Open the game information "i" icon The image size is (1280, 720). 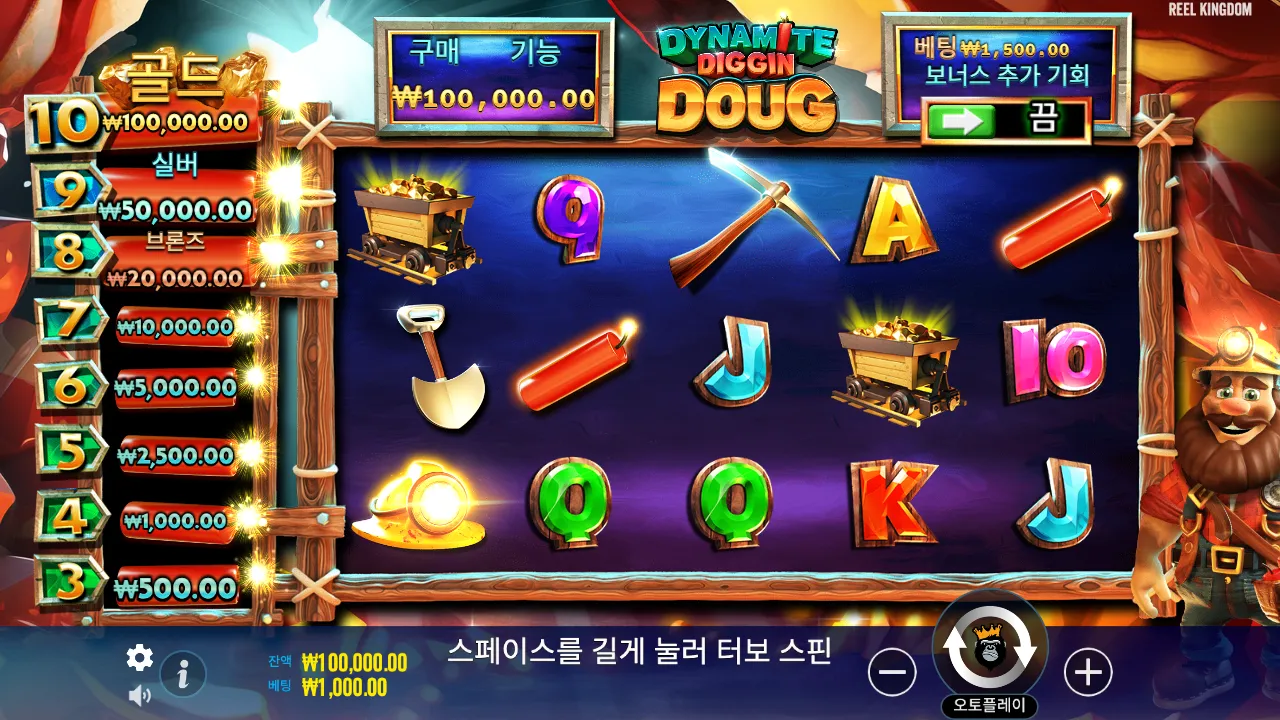[181, 674]
